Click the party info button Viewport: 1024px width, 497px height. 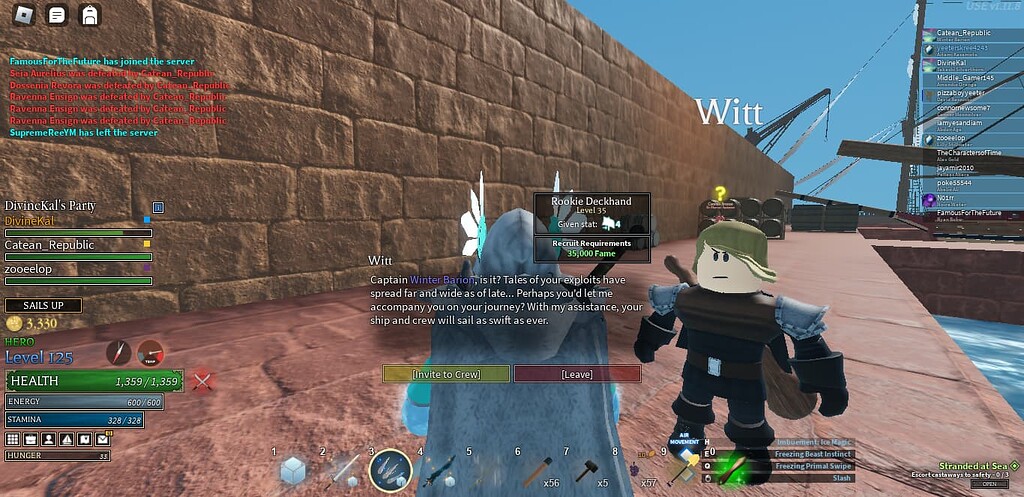tap(157, 206)
